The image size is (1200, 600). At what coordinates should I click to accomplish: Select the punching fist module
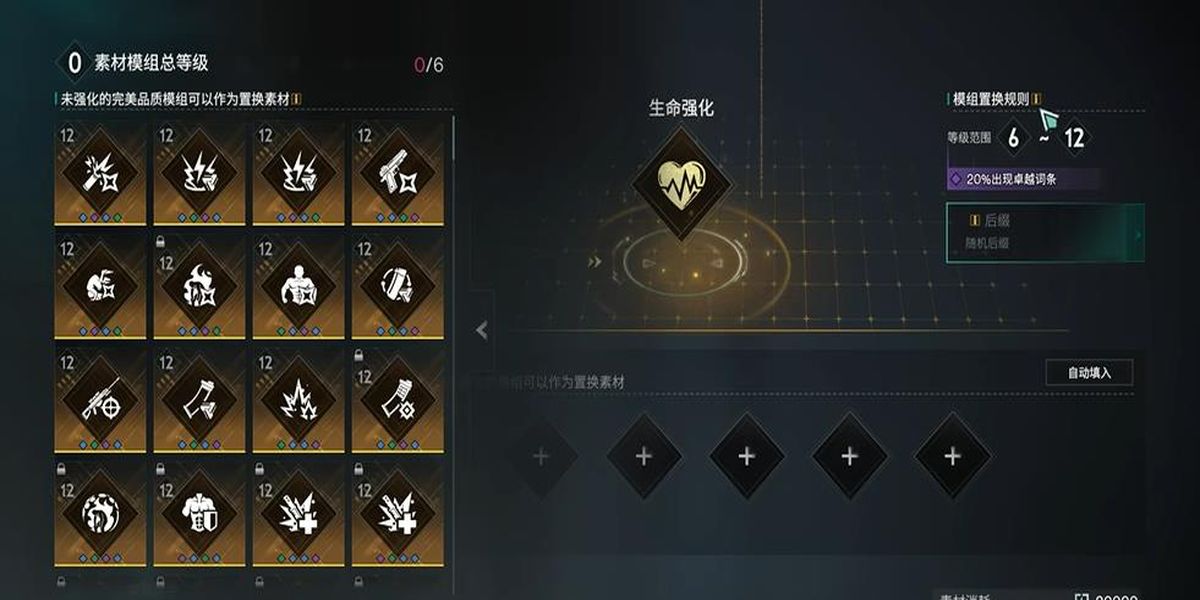102,286
